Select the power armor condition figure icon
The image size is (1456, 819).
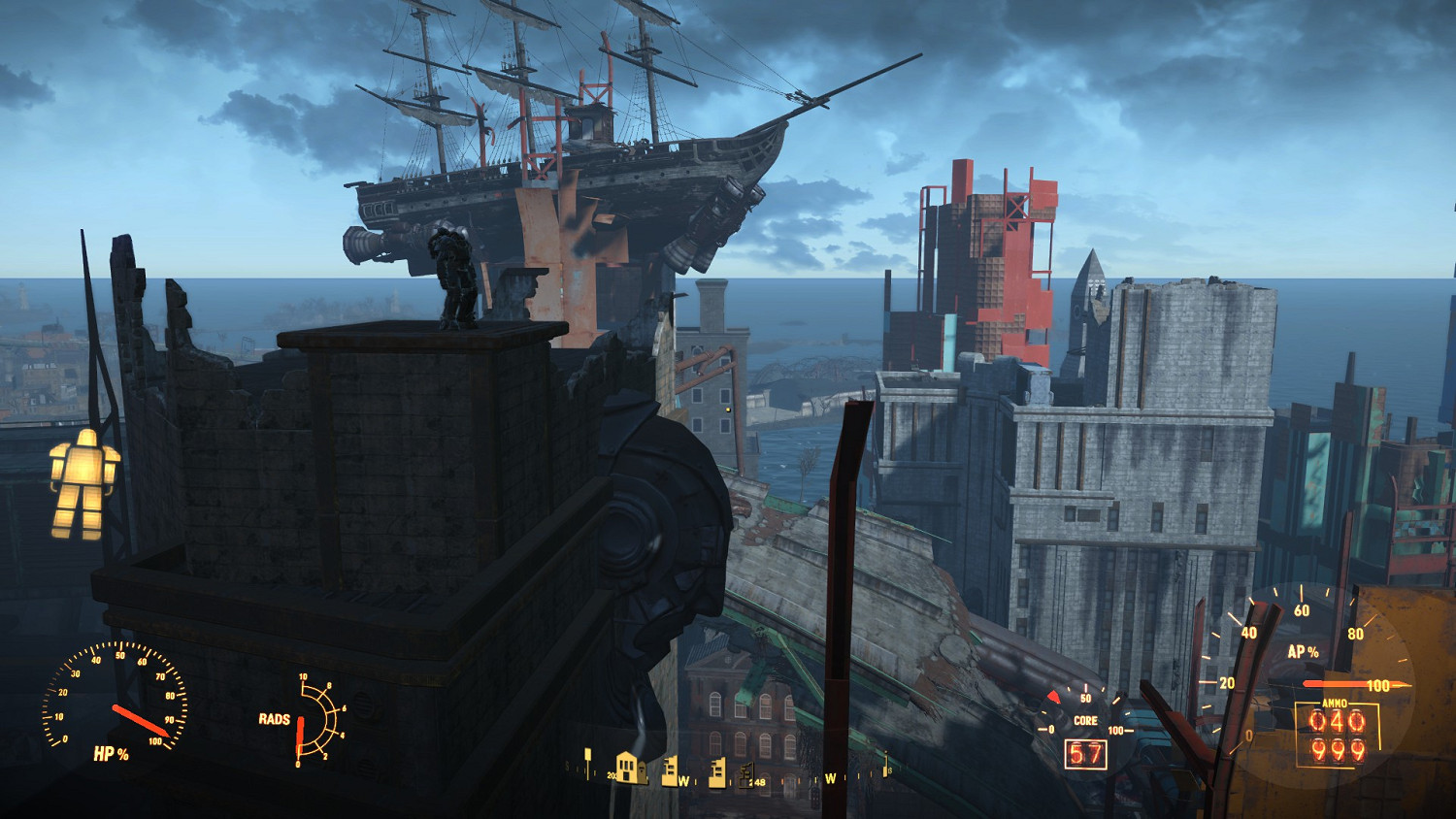coord(84,483)
